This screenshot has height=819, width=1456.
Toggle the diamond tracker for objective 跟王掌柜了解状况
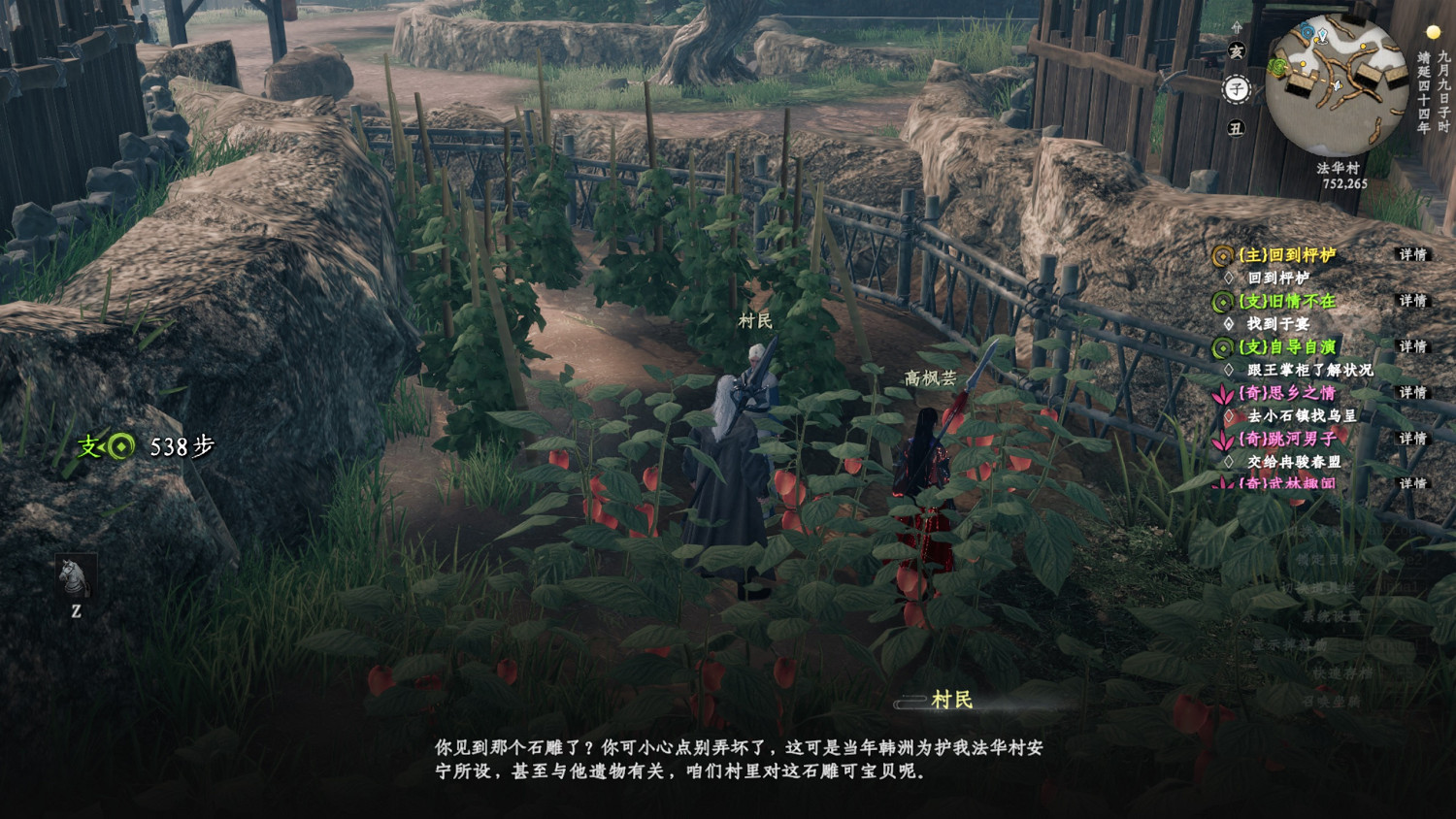point(1231,369)
